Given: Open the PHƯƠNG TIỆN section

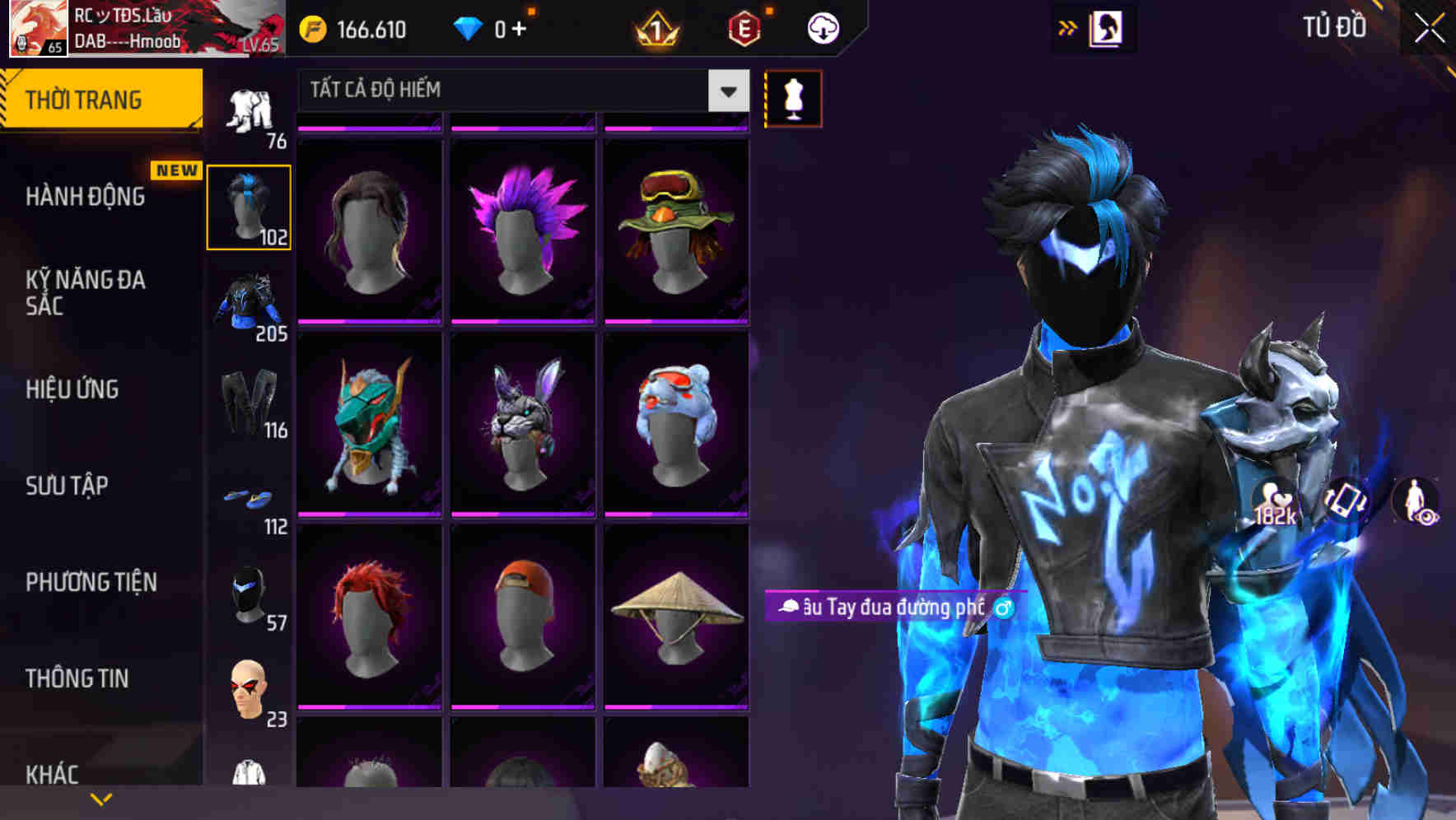Looking at the screenshot, I should pos(89,581).
